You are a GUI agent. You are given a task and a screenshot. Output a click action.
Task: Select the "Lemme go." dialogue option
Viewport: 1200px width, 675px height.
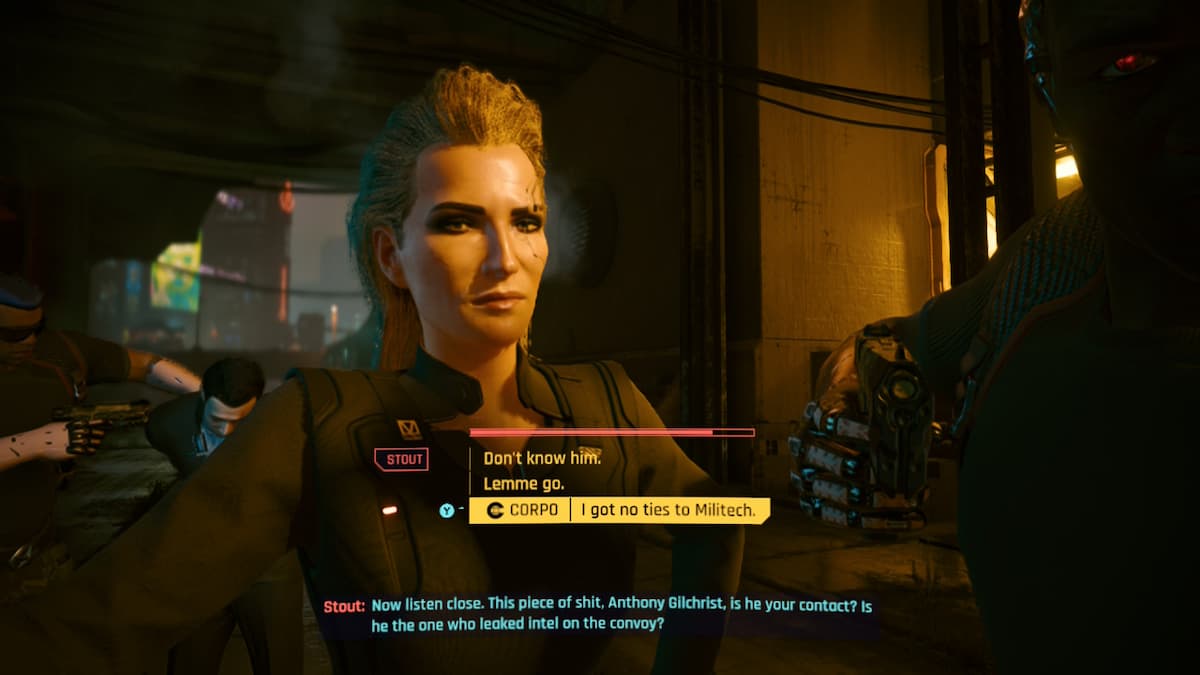click(x=524, y=484)
